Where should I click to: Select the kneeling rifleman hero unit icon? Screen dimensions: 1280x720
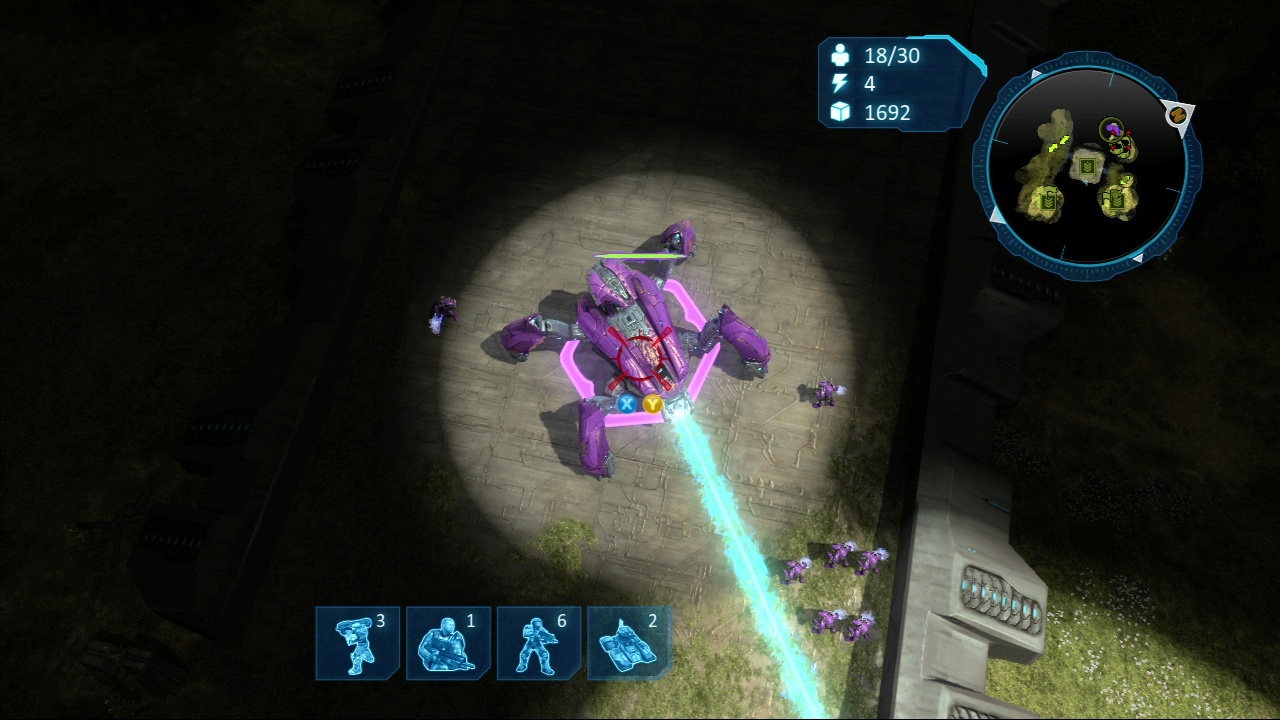tap(448, 643)
